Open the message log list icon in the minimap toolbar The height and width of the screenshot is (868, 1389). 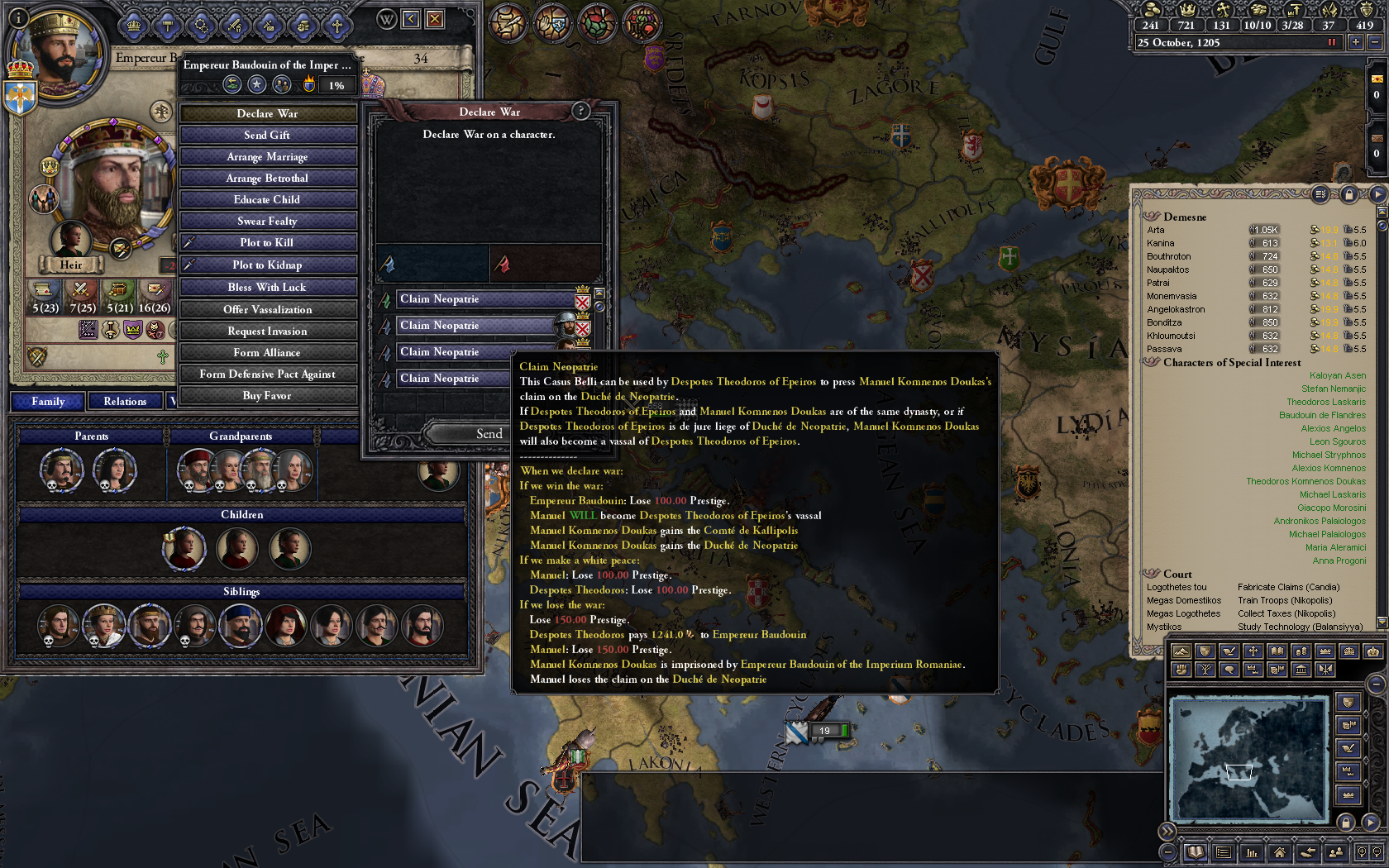pyautogui.click(x=1223, y=851)
